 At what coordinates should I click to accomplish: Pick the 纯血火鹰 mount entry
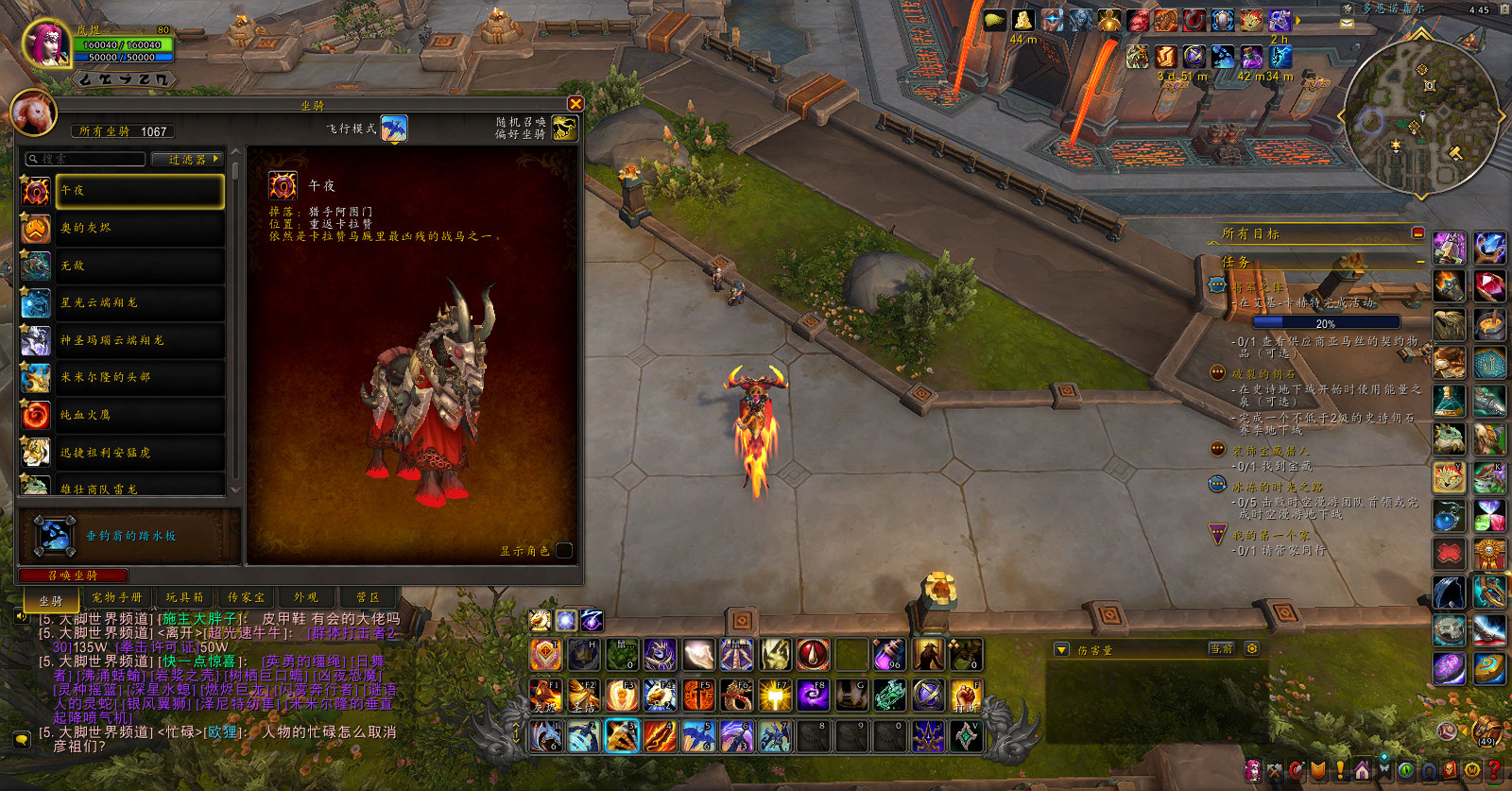(139, 415)
